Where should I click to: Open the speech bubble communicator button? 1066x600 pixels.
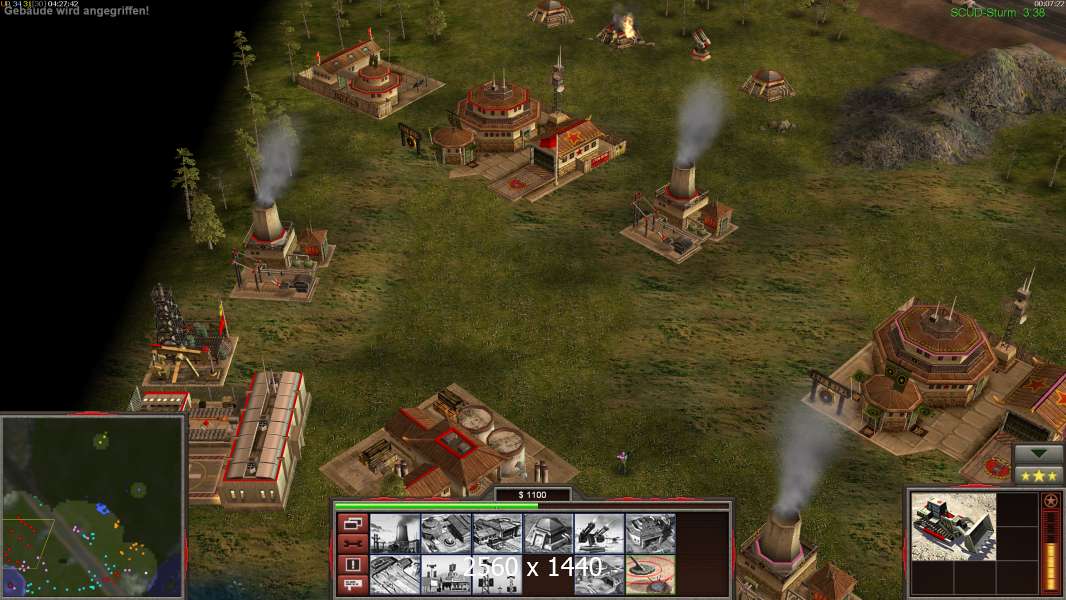pos(351,585)
